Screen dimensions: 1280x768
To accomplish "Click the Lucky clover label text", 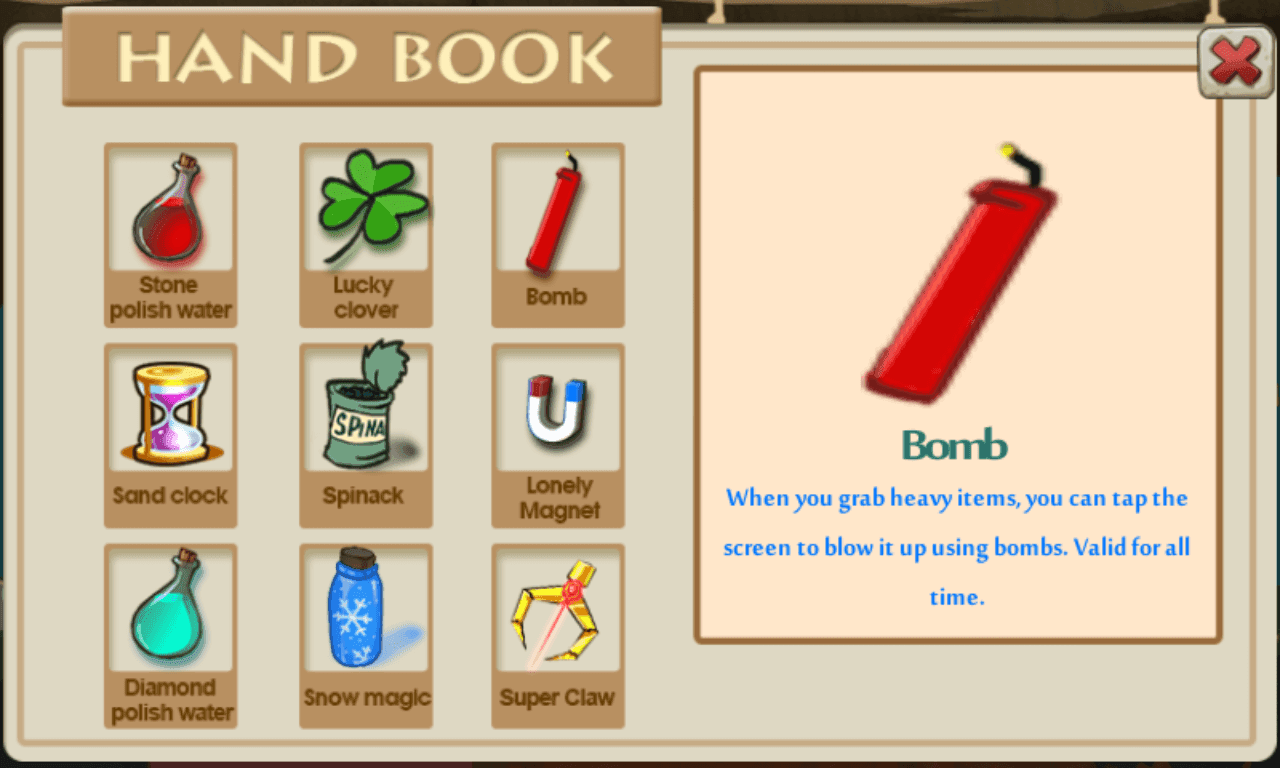I will click(366, 297).
